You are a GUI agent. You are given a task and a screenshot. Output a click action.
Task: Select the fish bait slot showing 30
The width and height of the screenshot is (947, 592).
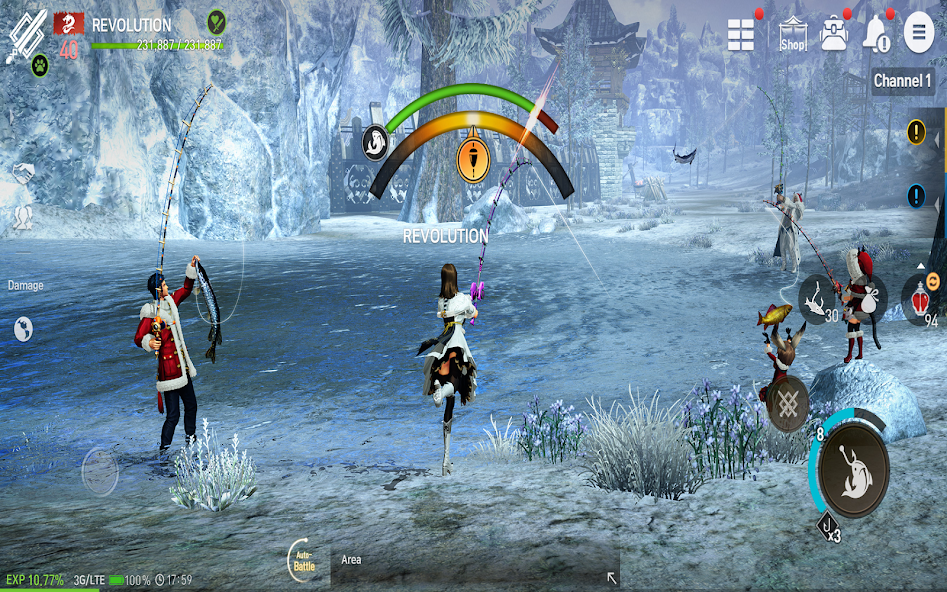[x=817, y=298]
